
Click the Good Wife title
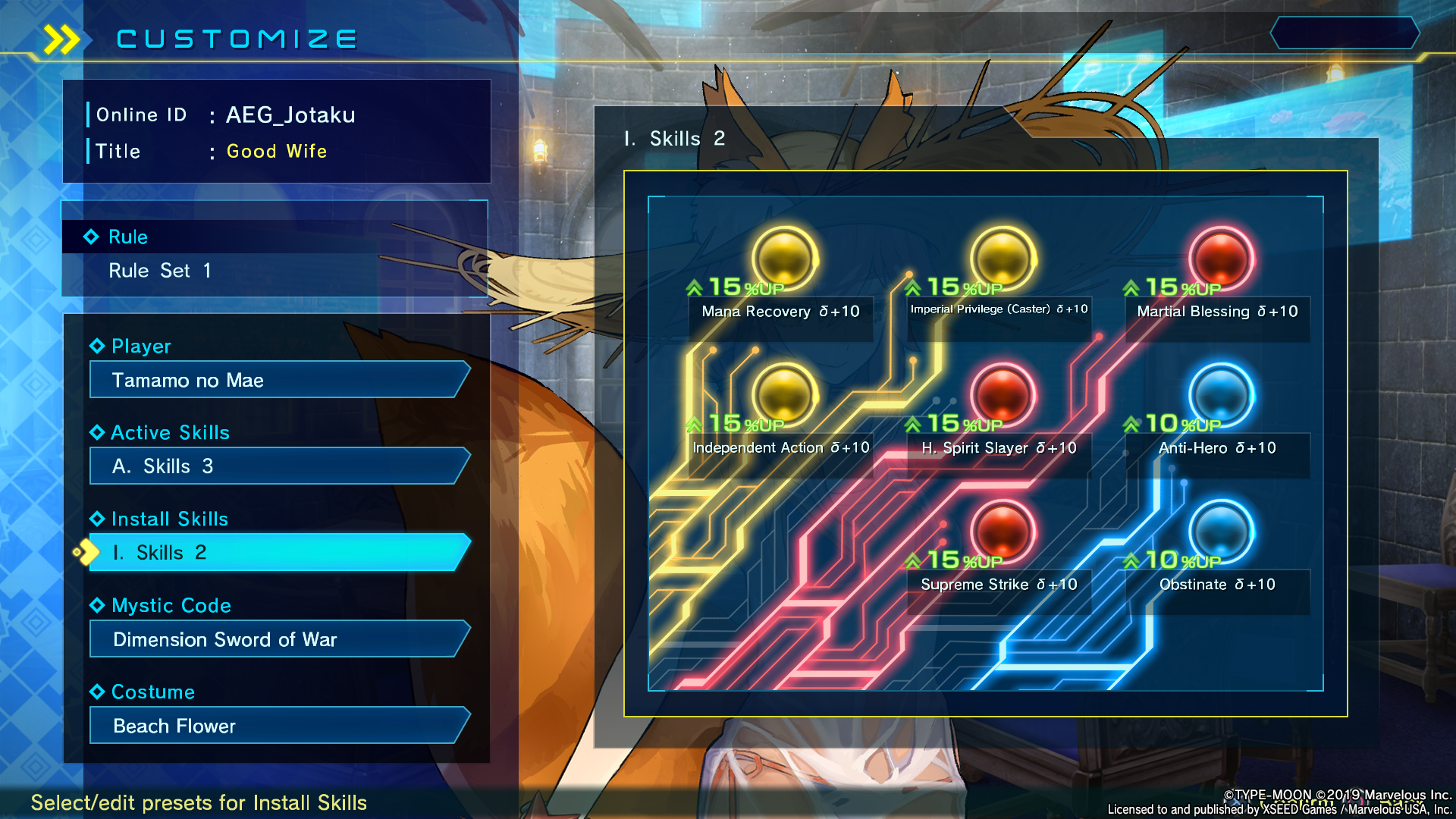[x=277, y=152]
